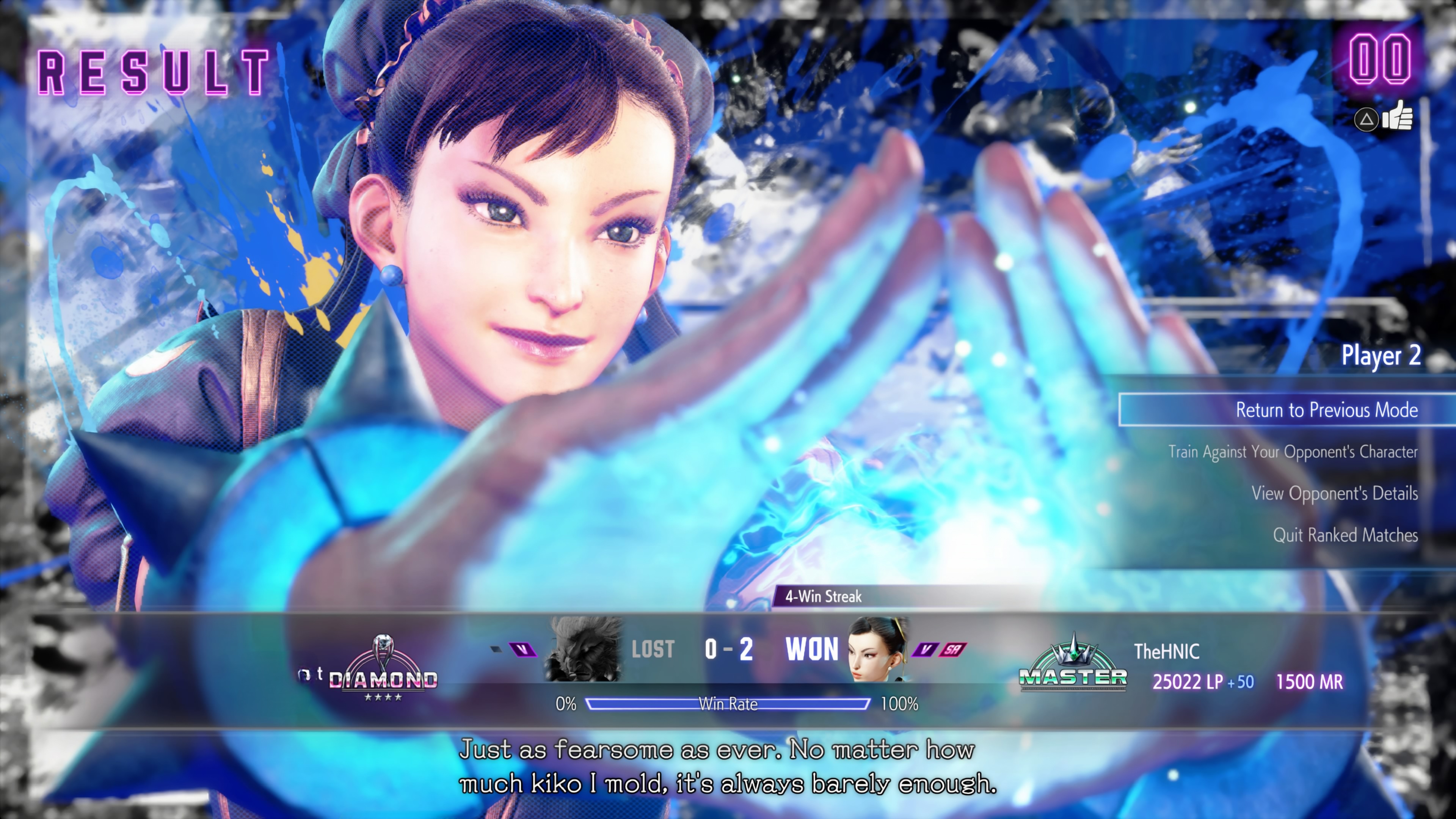
Task: Select Akuma's character portrait
Action: pos(583,650)
